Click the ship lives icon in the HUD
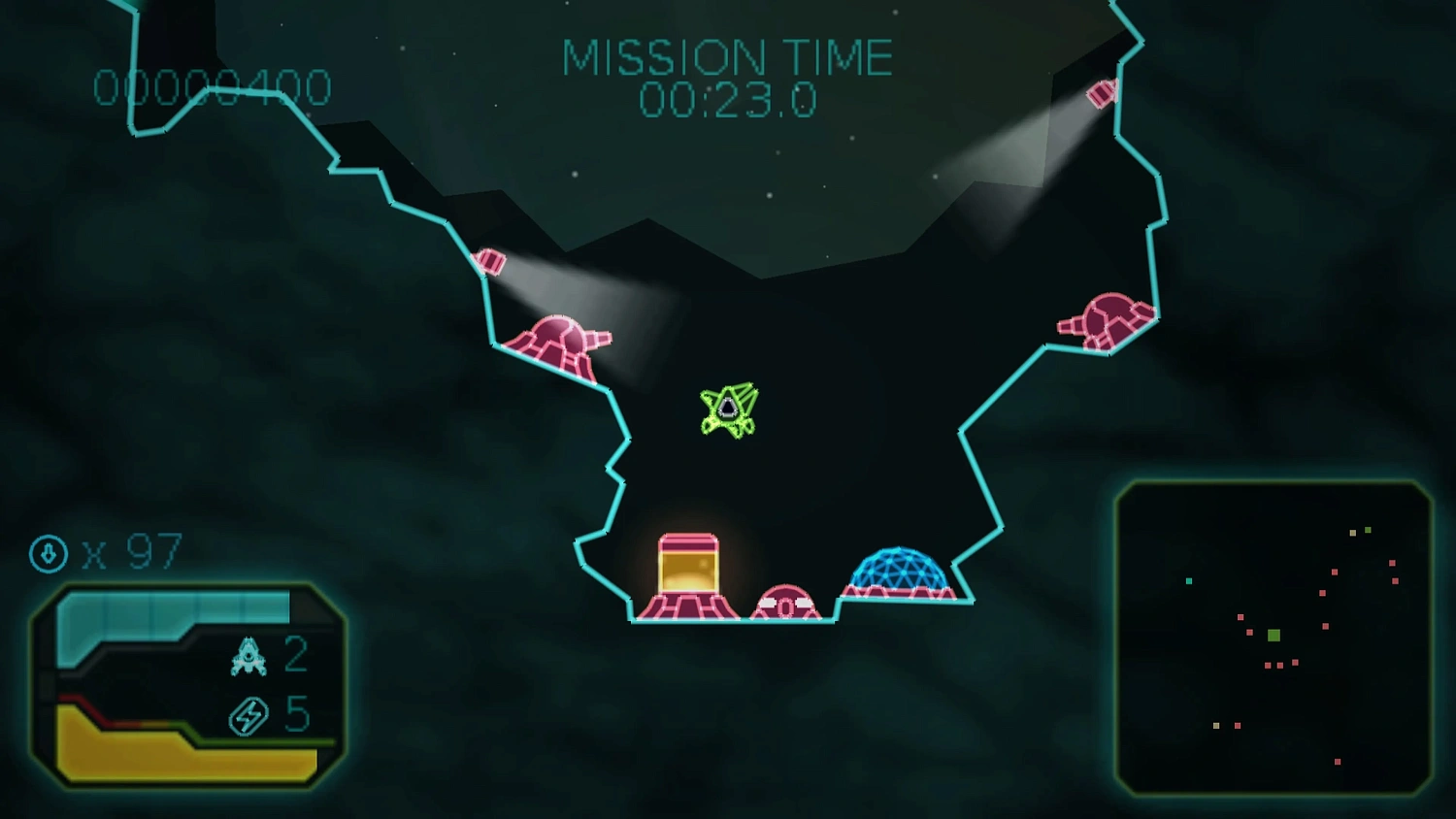 coord(249,655)
